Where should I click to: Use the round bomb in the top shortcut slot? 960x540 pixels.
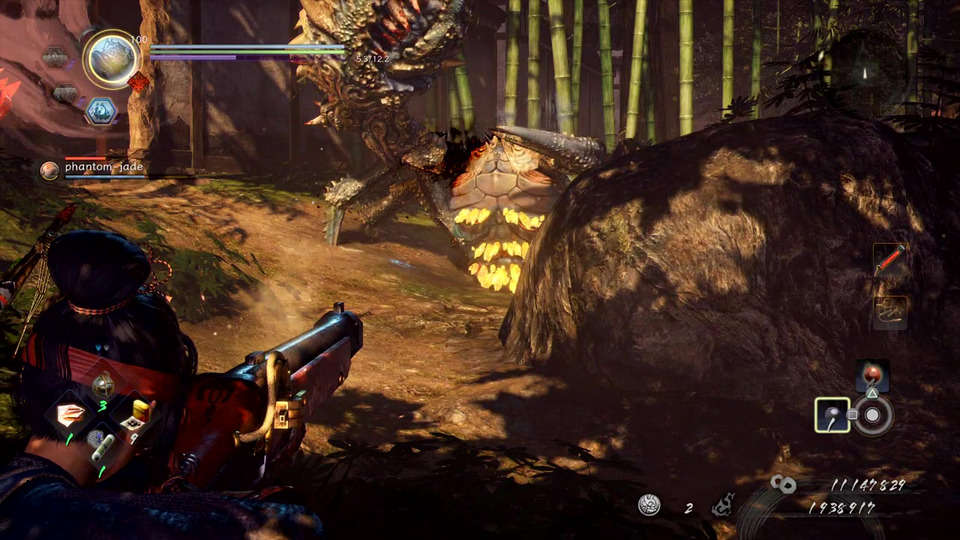(x=103, y=385)
